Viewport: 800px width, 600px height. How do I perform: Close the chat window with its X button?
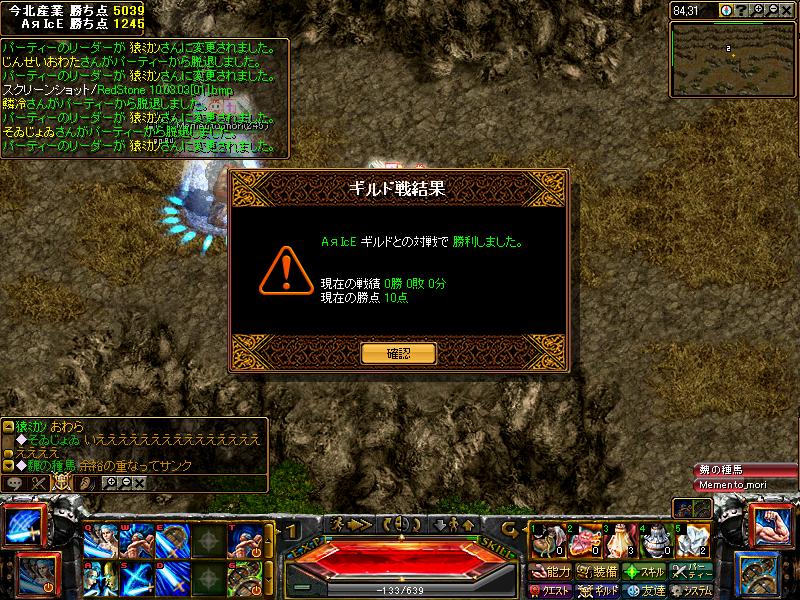(x=139, y=483)
